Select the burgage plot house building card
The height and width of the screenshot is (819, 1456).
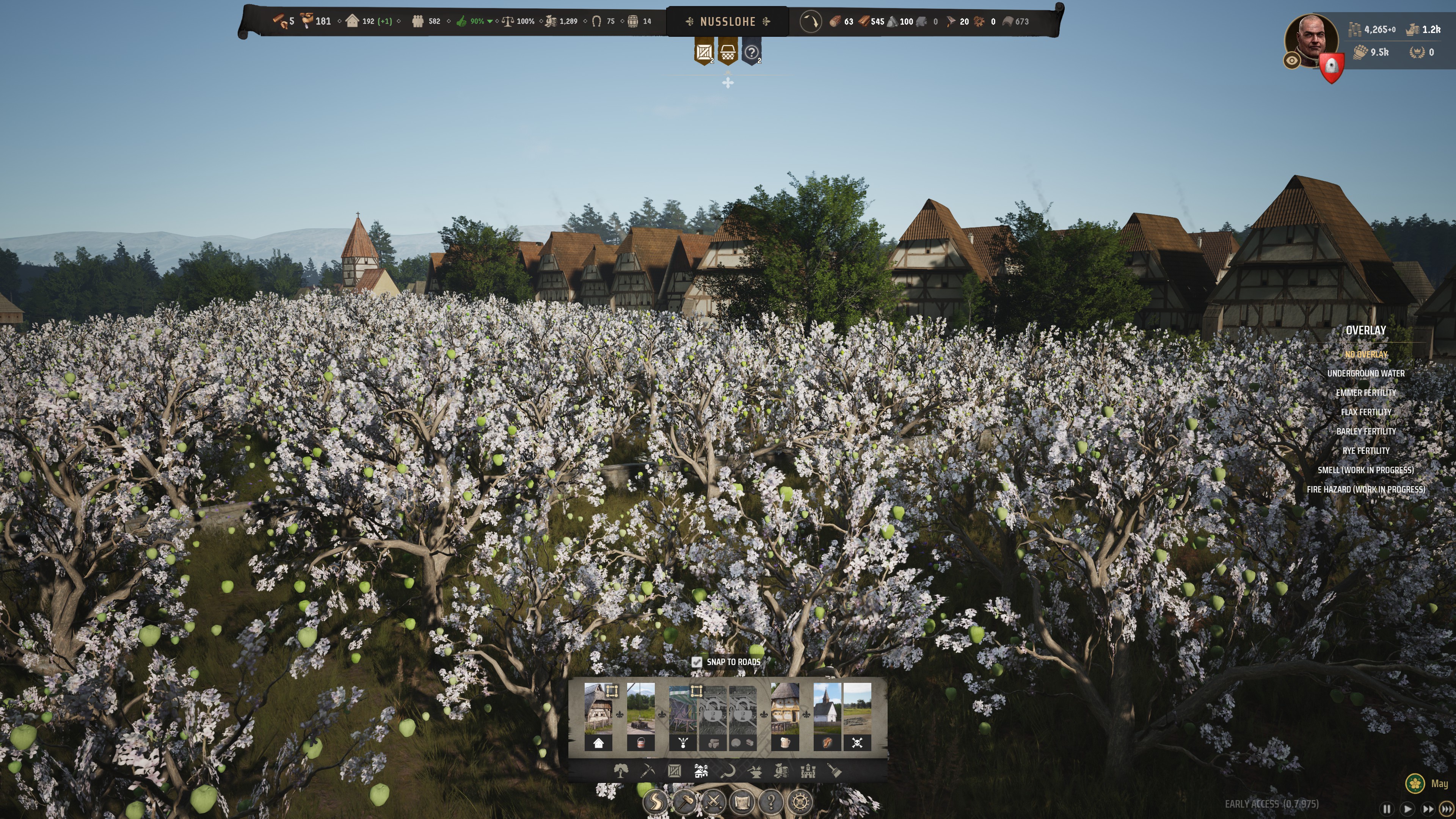(598, 715)
